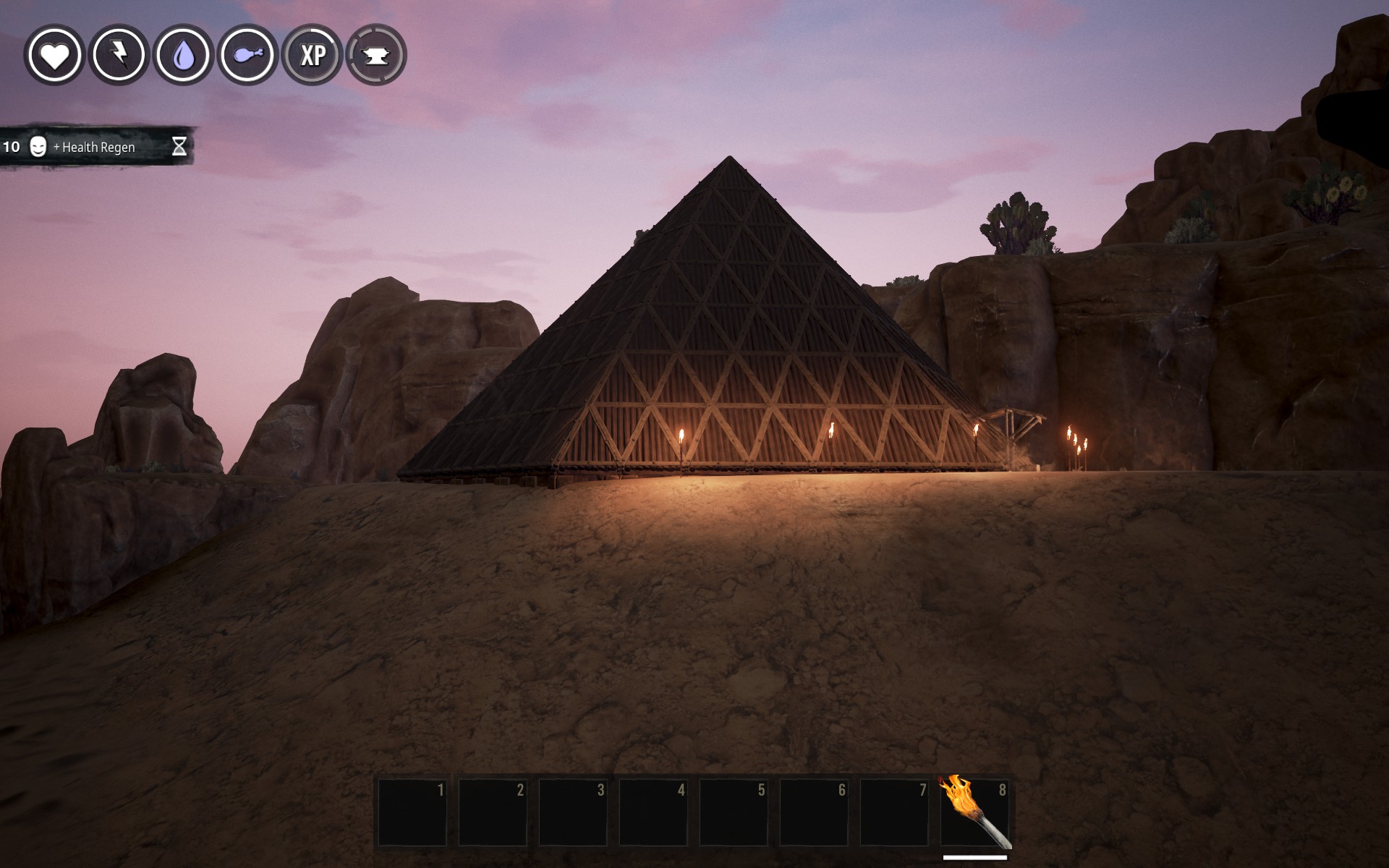Click the water drop thirst icon
The image size is (1389, 868).
click(x=184, y=55)
